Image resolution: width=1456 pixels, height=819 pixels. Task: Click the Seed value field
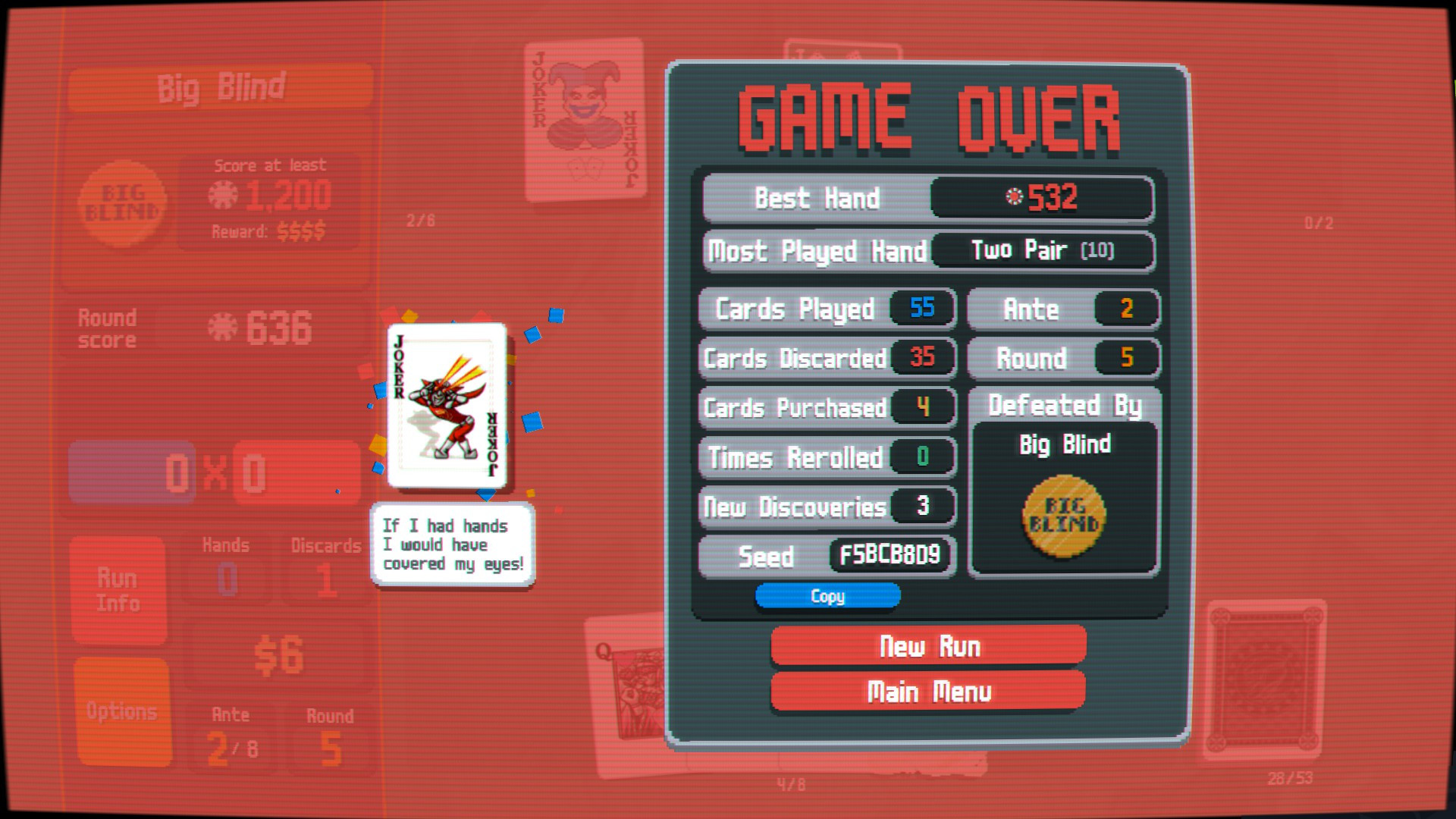point(887,555)
